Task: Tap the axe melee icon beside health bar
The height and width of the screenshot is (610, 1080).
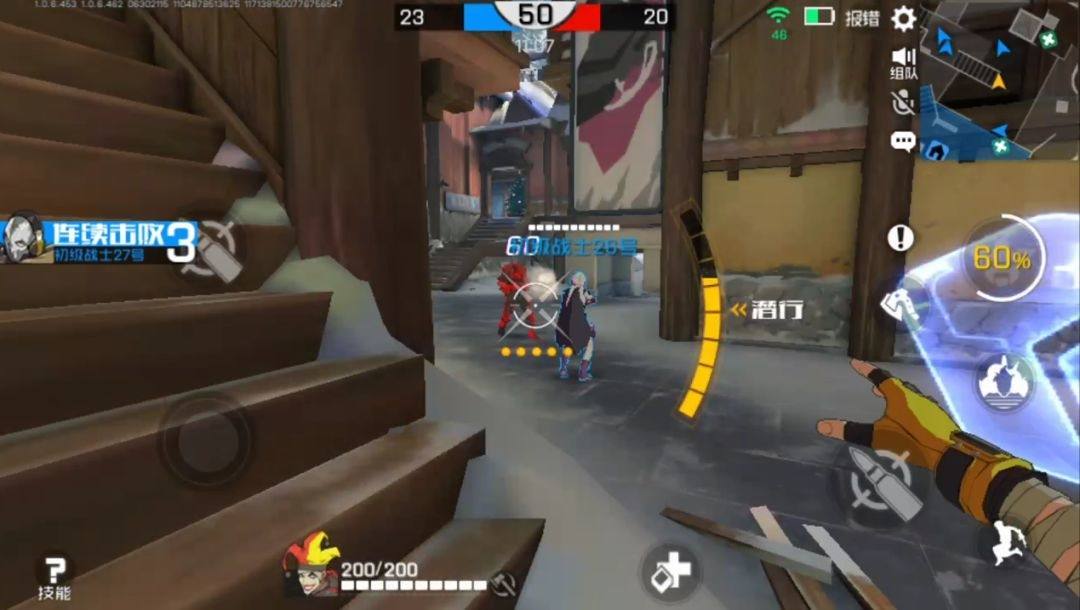Action: [504, 581]
